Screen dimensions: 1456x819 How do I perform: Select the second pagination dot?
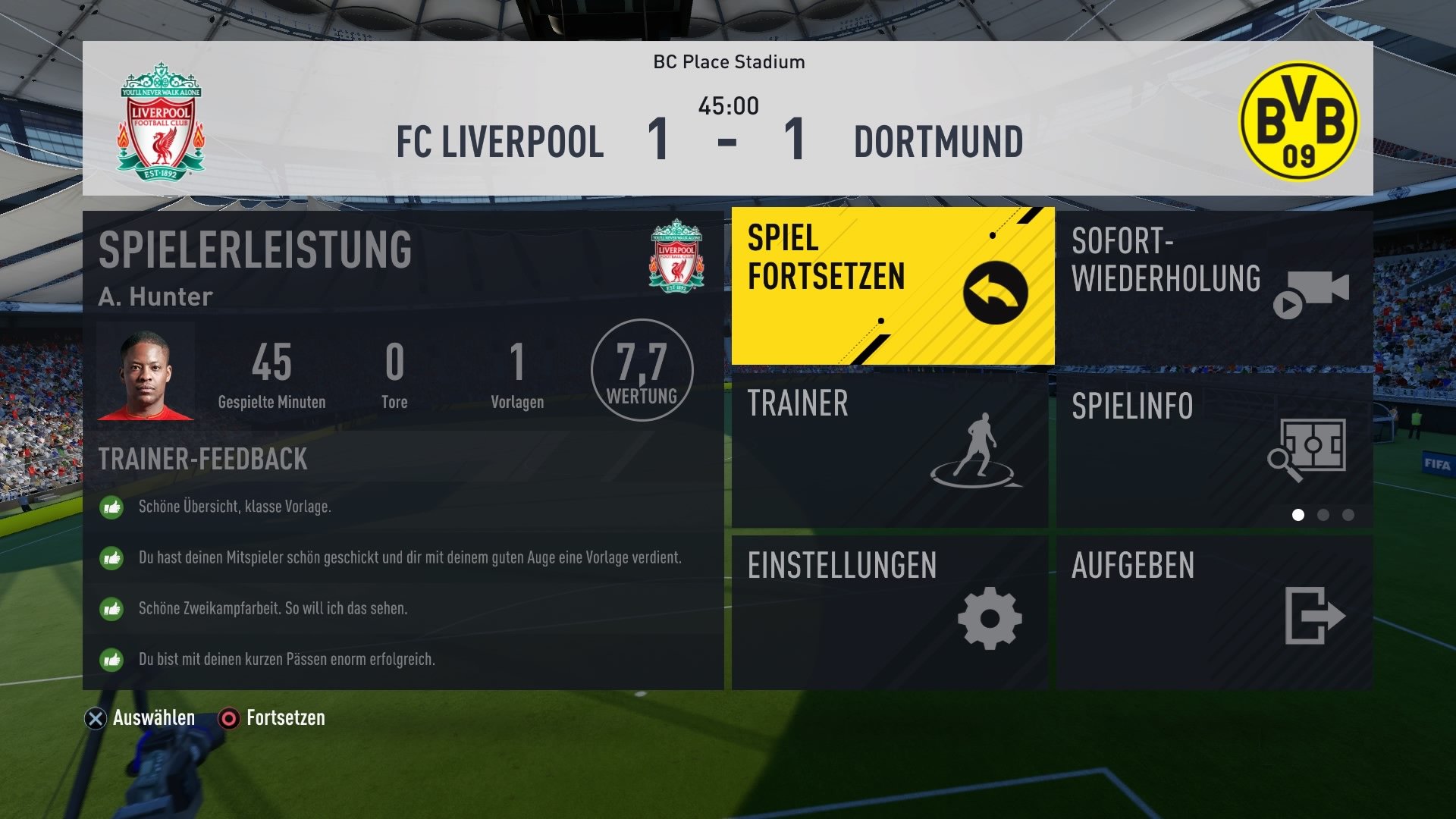(x=1323, y=514)
